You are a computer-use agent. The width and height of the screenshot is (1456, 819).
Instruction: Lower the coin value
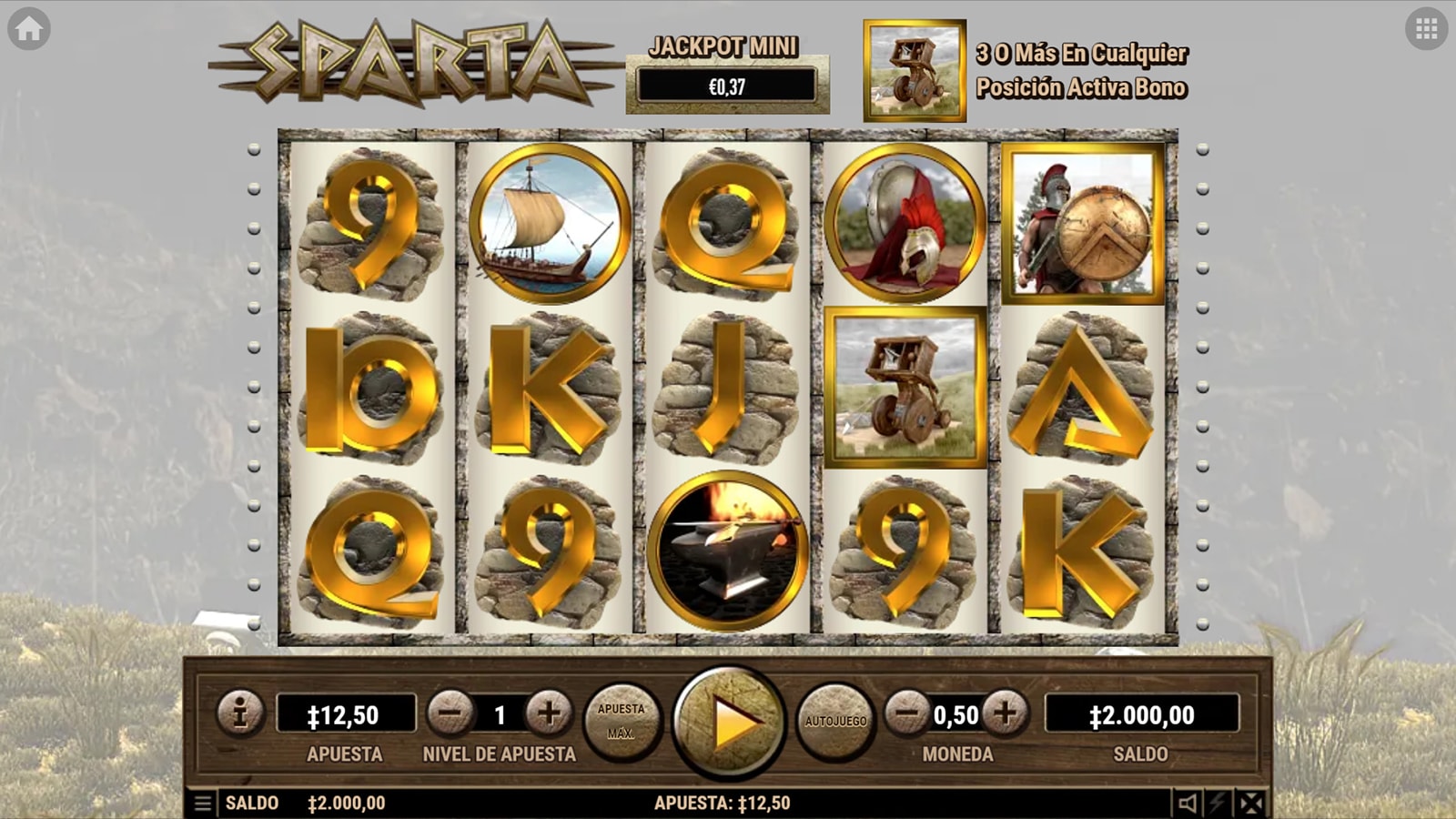point(907,713)
